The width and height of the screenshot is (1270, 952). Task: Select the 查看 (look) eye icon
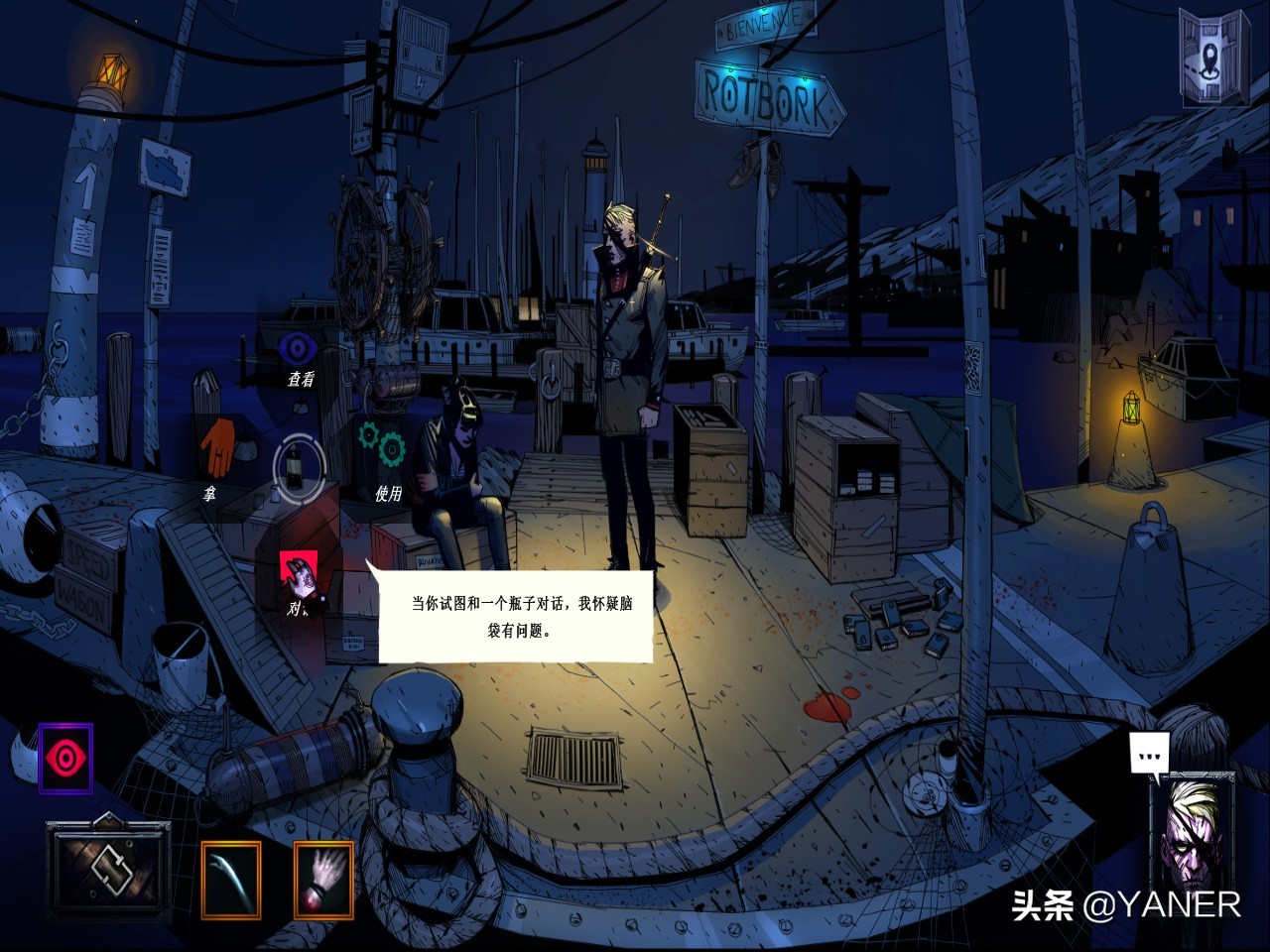[x=298, y=346]
